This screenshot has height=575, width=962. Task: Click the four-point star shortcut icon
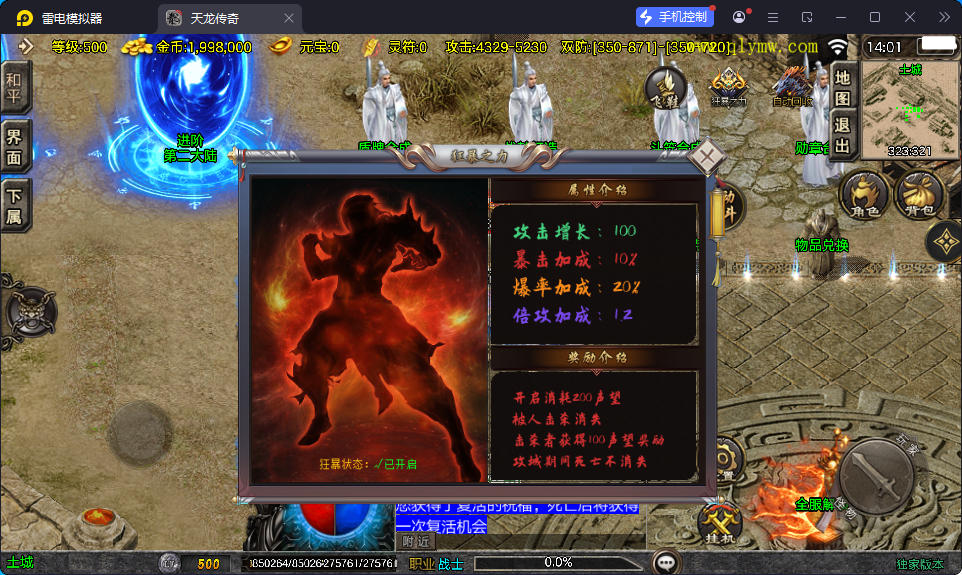point(944,241)
